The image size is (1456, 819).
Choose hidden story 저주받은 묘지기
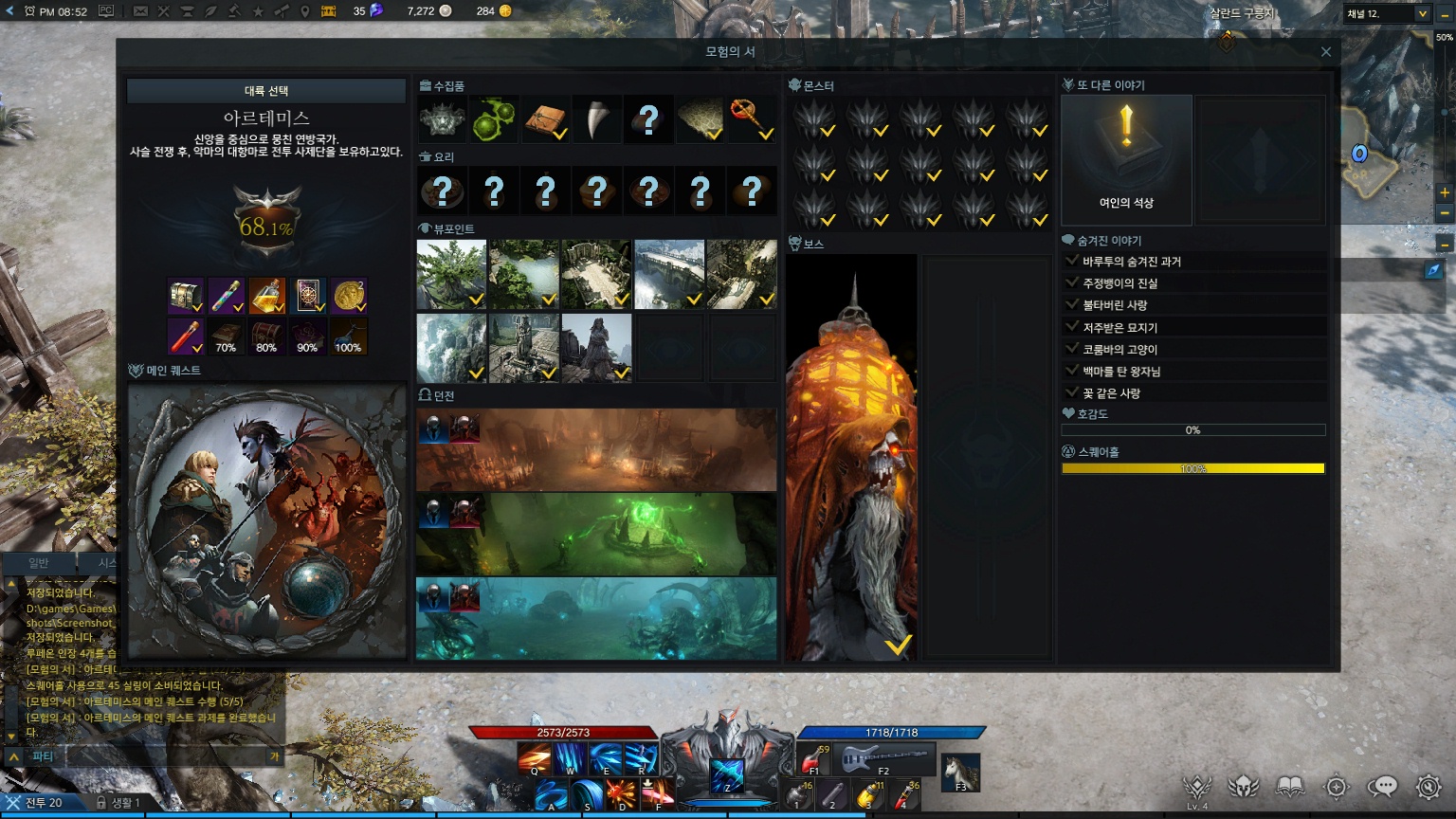tap(1120, 328)
